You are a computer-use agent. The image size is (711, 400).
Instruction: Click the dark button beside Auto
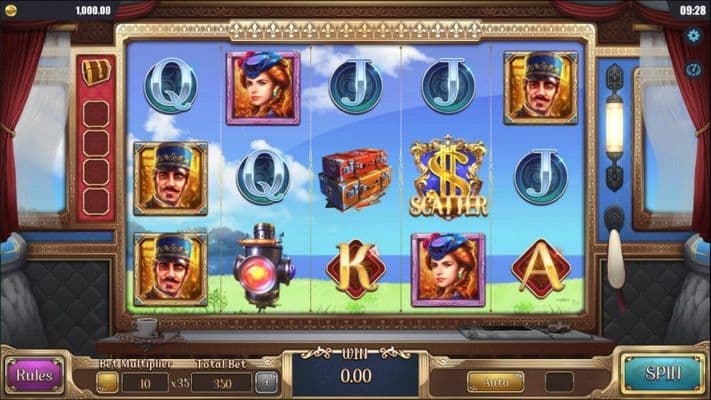559,381
